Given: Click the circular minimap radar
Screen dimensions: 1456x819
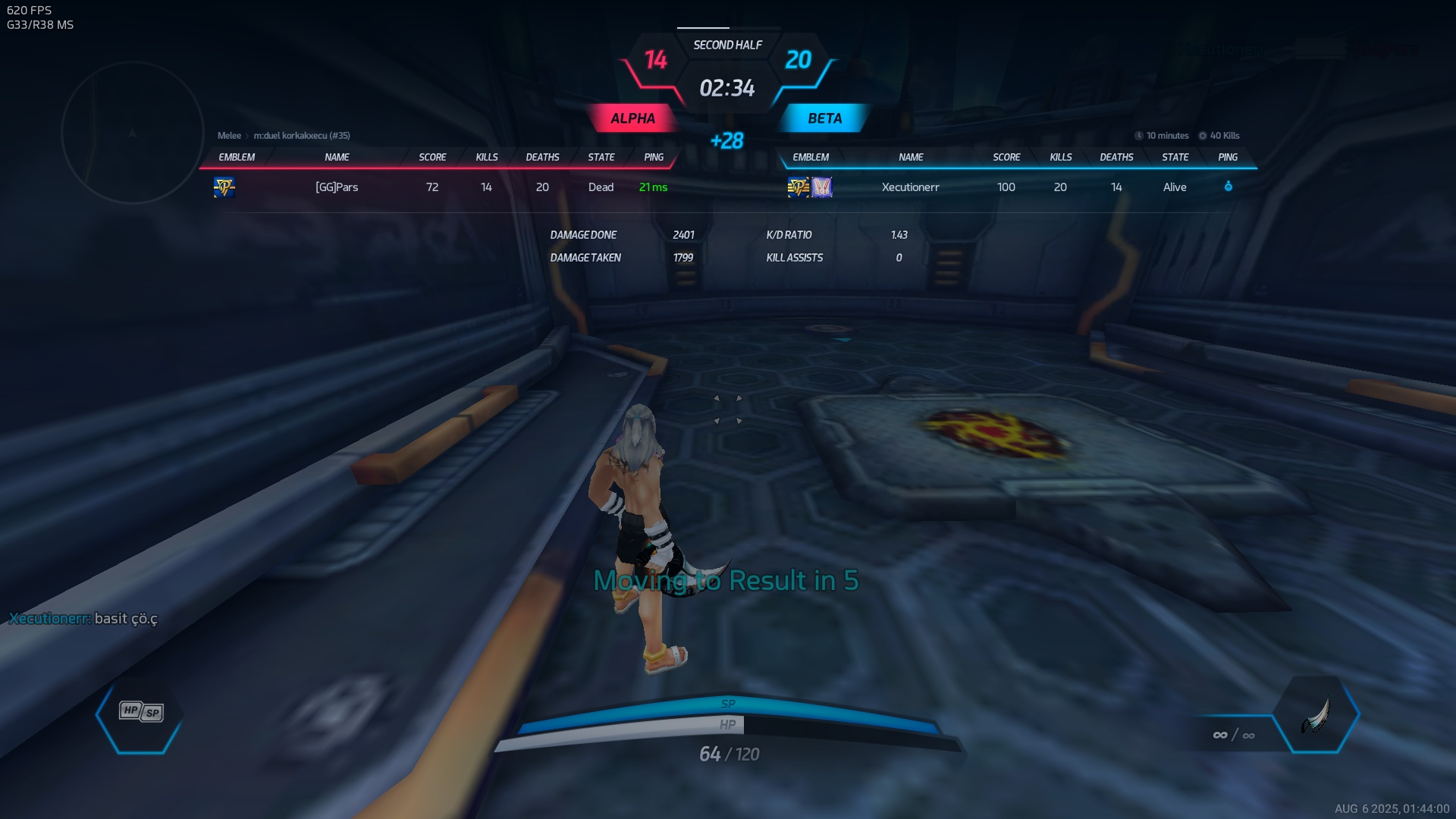Looking at the screenshot, I should 133,133.
